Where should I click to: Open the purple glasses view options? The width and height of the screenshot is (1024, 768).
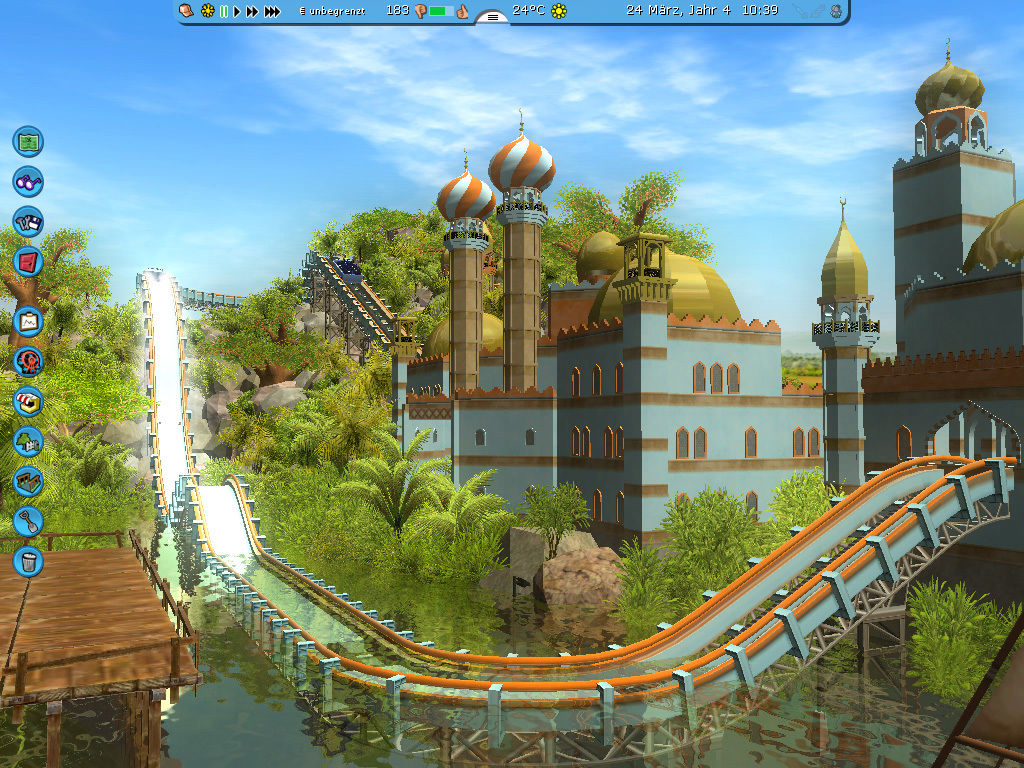coord(28,182)
